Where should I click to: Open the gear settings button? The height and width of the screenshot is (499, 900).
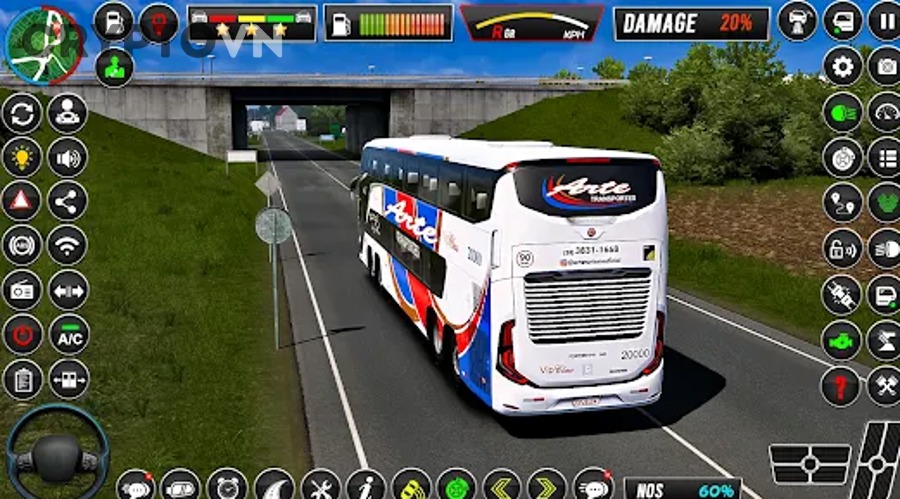coord(842,66)
